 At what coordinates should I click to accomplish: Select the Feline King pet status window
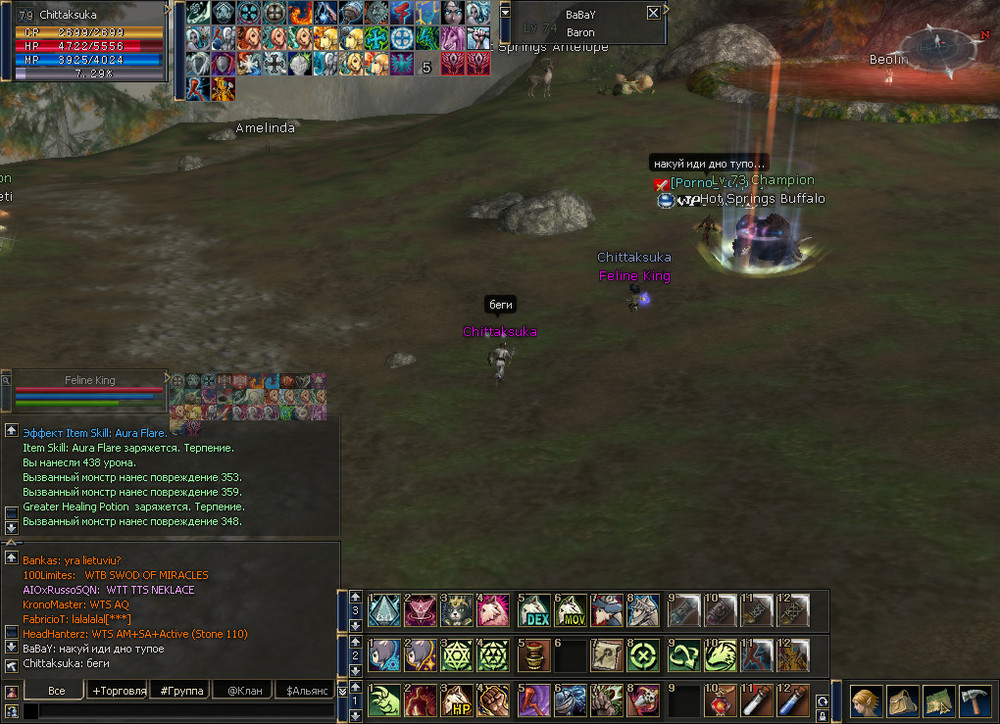[90, 391]
